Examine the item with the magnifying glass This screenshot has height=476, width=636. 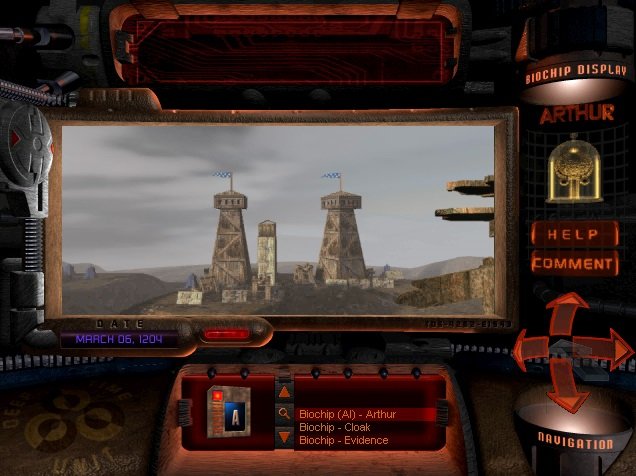coord(284,414)
